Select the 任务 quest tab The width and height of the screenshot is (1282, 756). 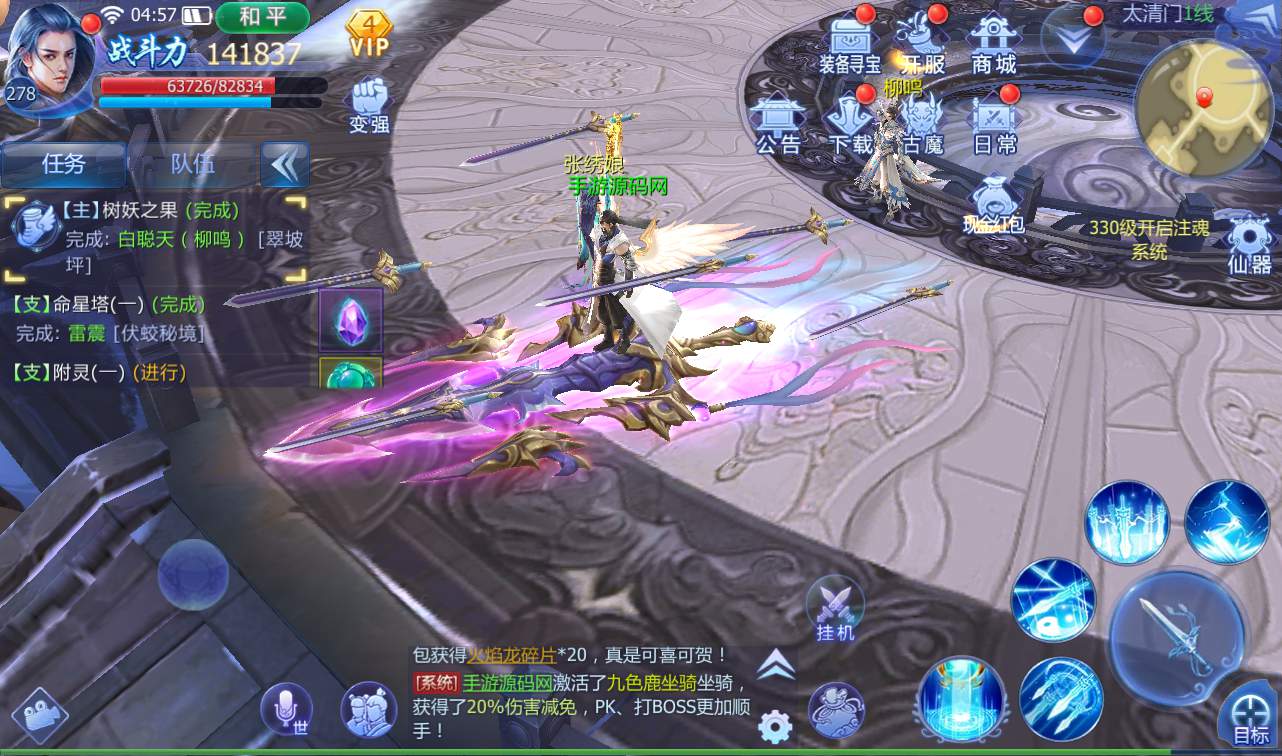64,164
